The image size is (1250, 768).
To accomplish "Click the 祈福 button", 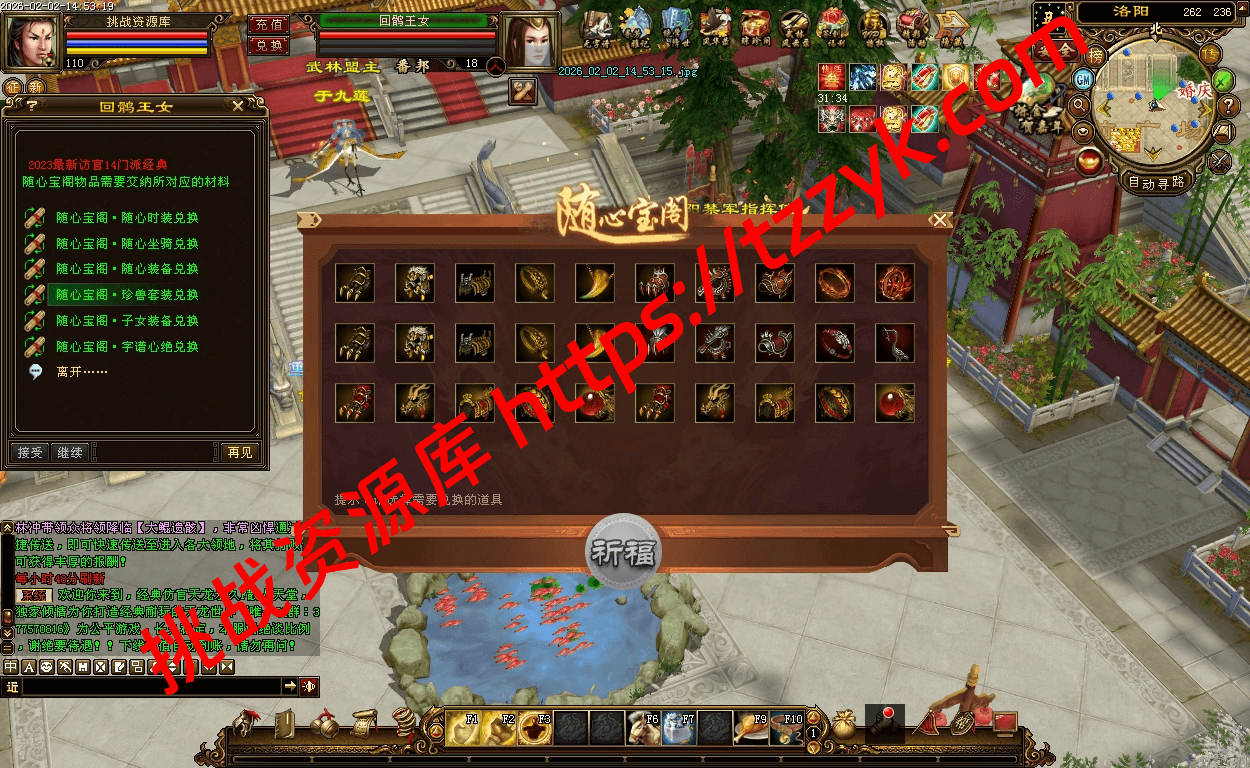I will (x=622, y=553).
